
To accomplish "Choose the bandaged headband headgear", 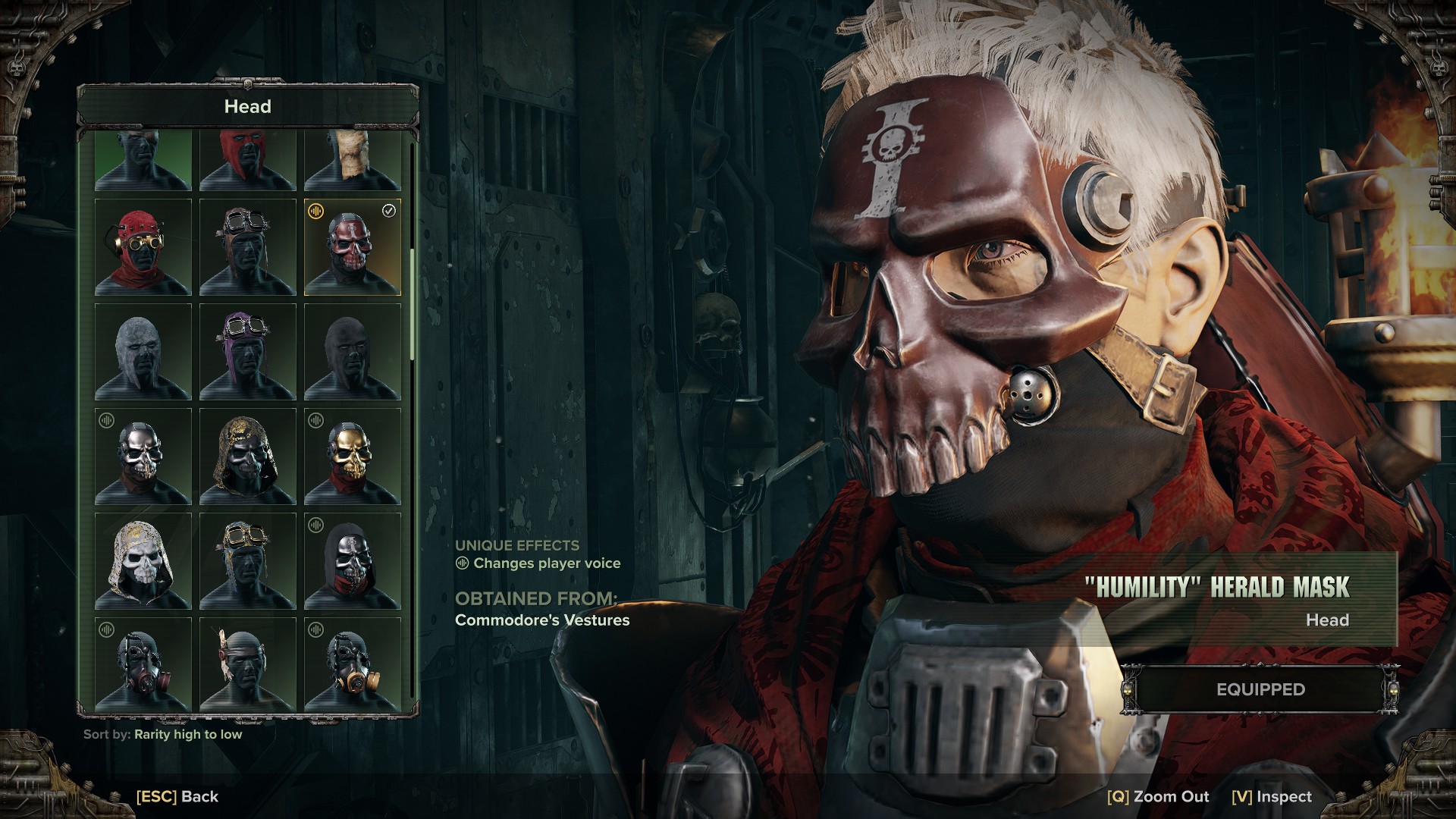I will (x=247, y=664).
